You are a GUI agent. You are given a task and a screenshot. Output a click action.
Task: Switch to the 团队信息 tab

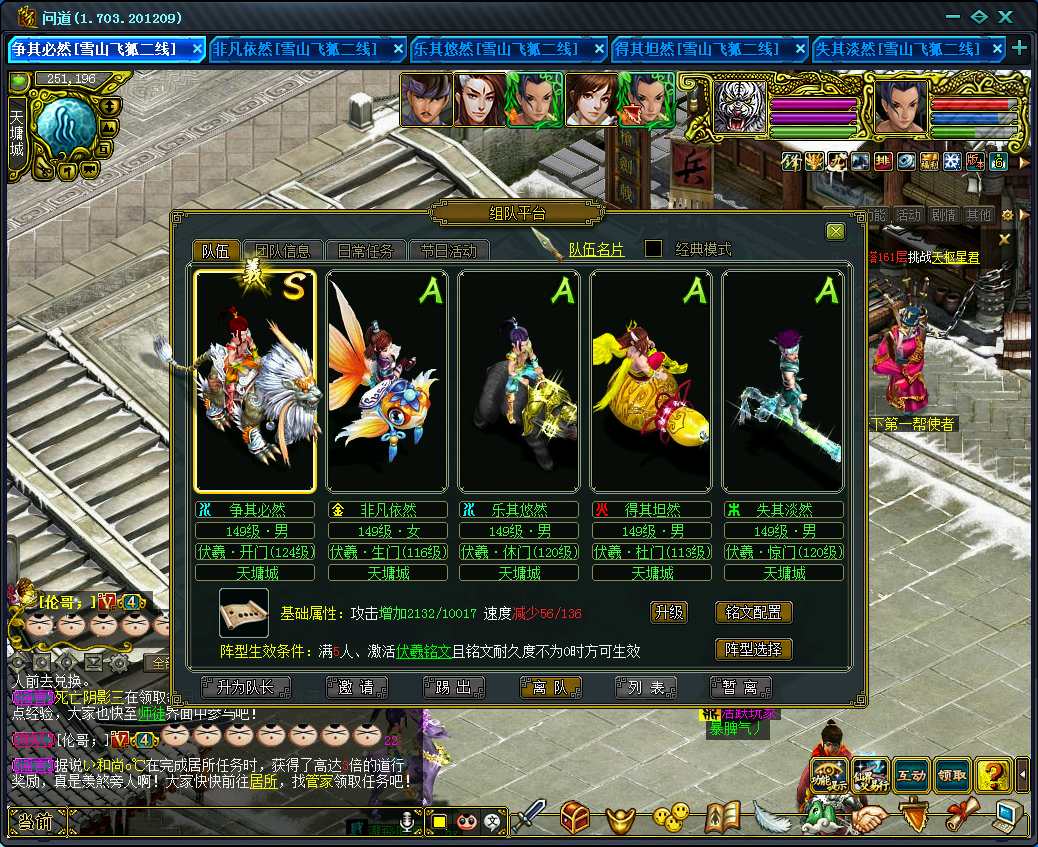pyautogui.click(x=283, y=251)
